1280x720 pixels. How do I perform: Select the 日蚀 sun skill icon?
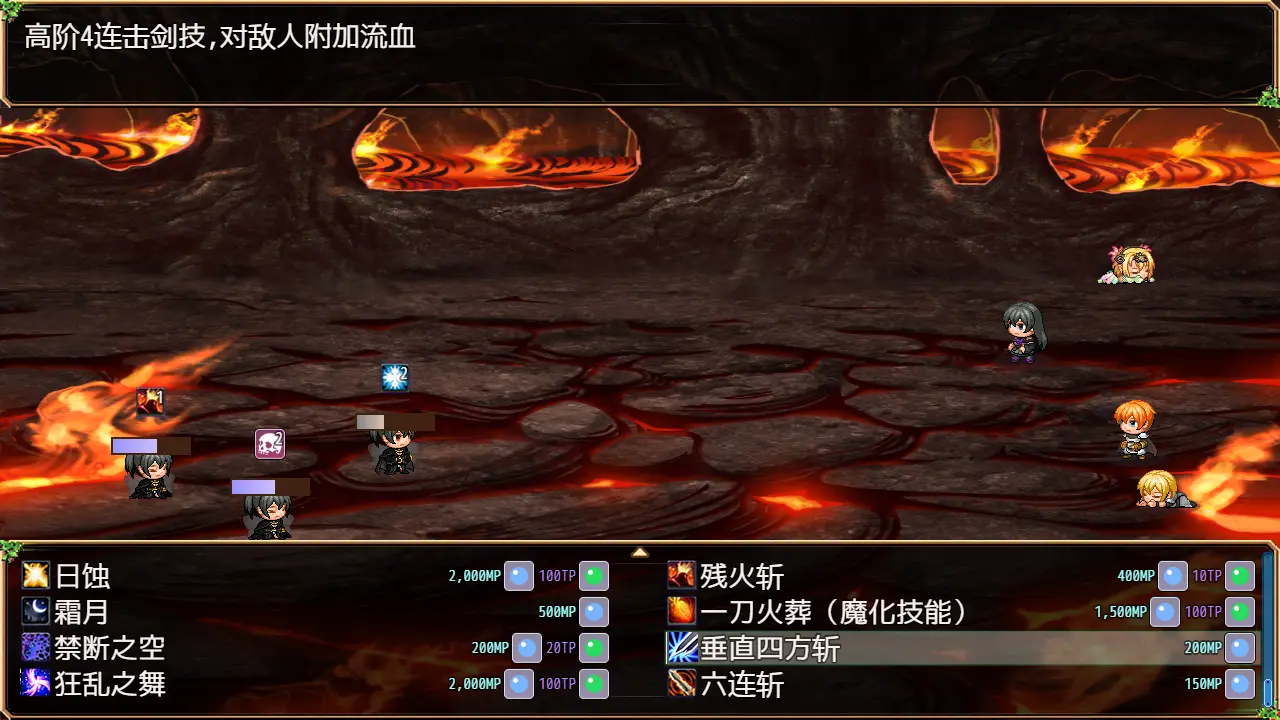pos(32,575)
